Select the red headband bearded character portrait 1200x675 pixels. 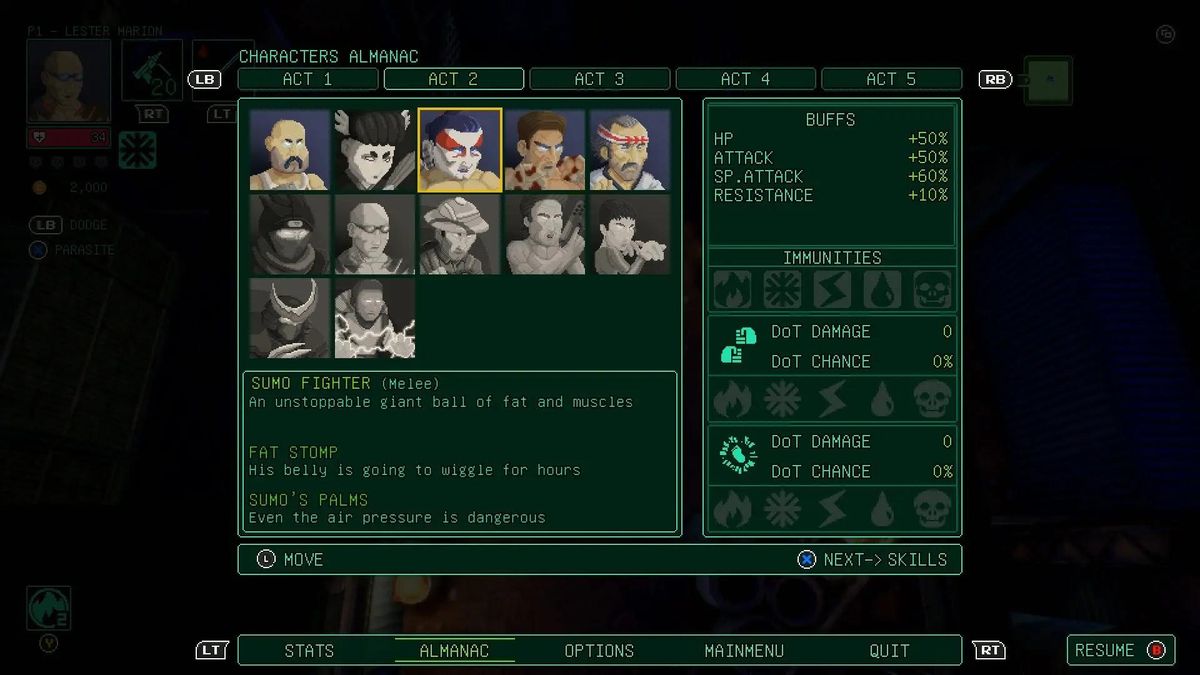pos(630,150)
